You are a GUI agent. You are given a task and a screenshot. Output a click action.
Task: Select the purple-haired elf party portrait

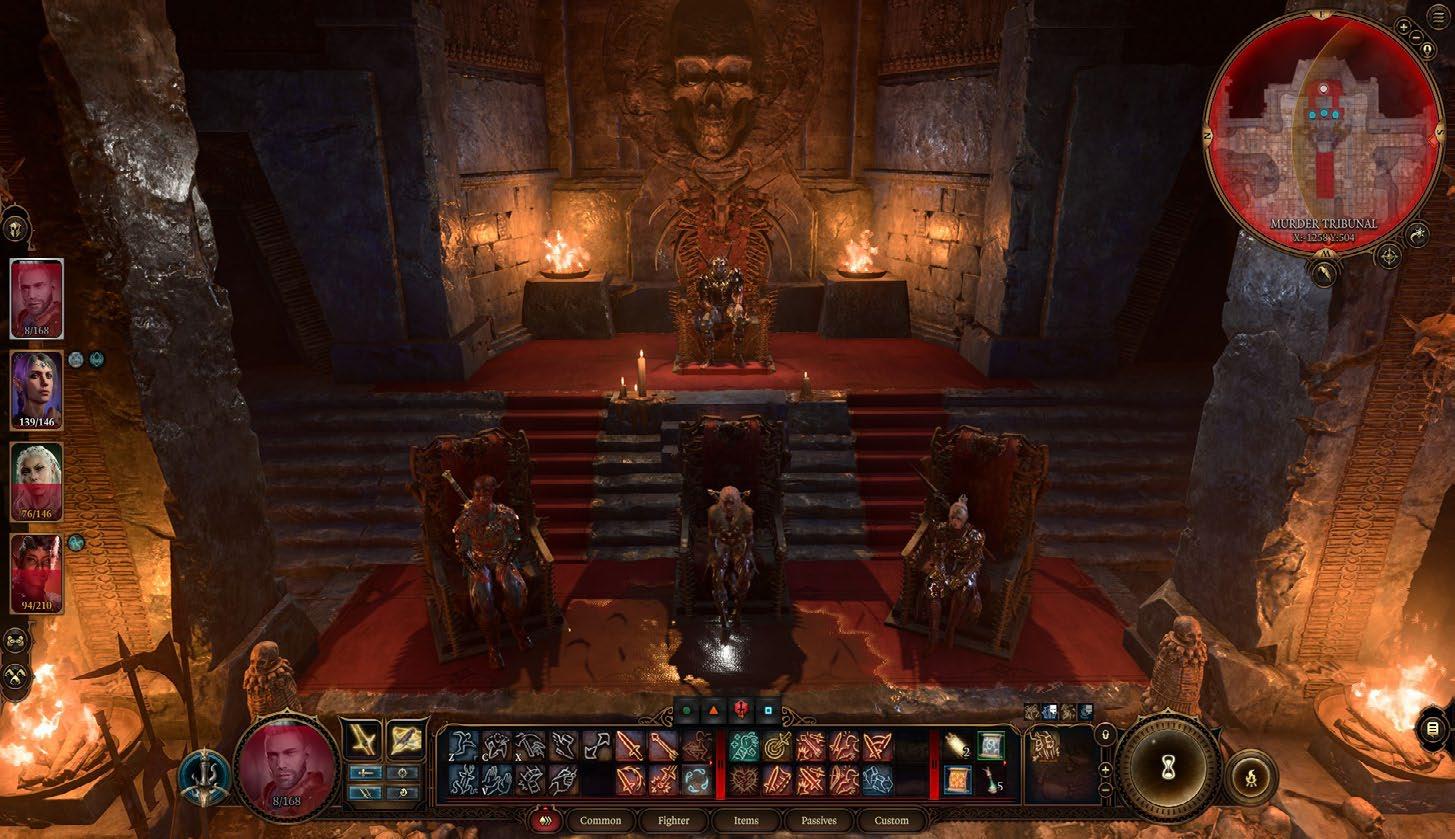37,390
